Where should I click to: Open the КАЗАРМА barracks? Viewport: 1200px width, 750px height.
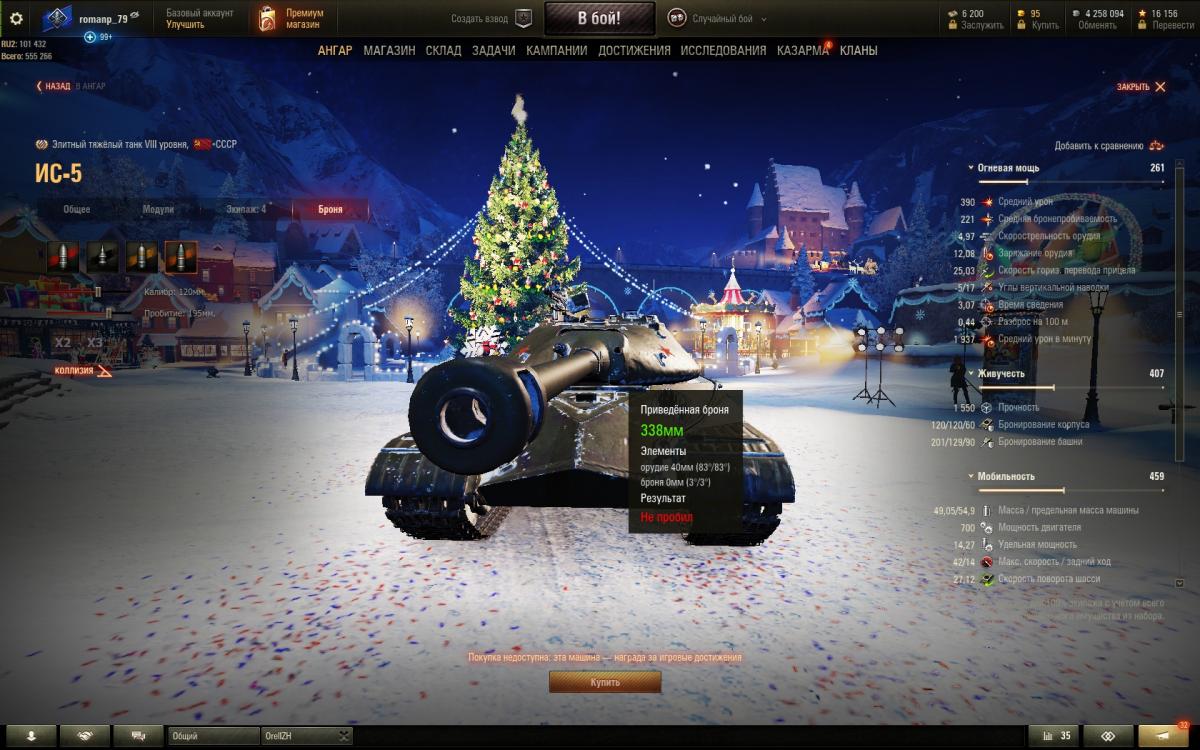tap(802, 51)
